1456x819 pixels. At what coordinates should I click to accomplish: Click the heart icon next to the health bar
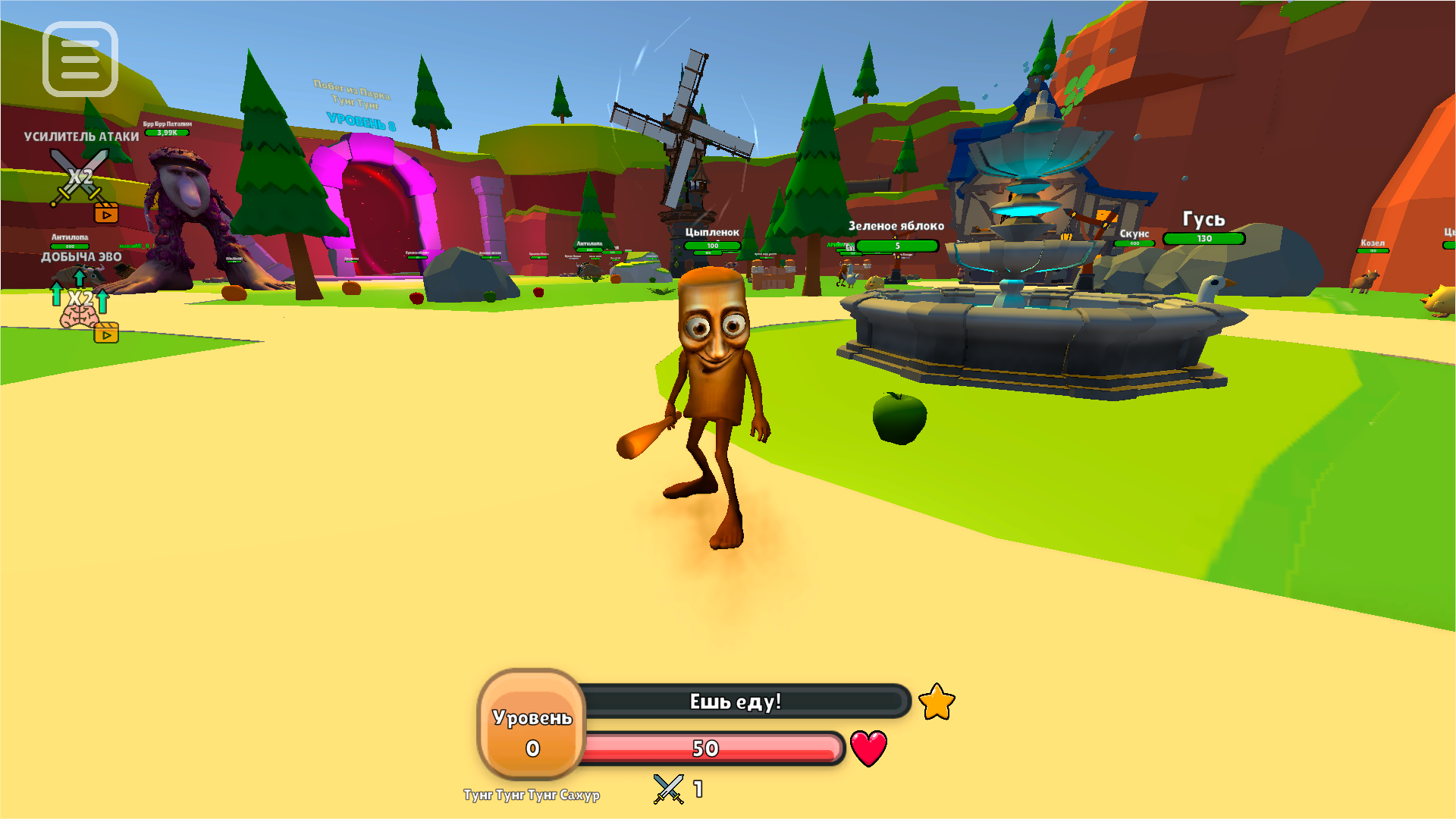pos(868,747)
